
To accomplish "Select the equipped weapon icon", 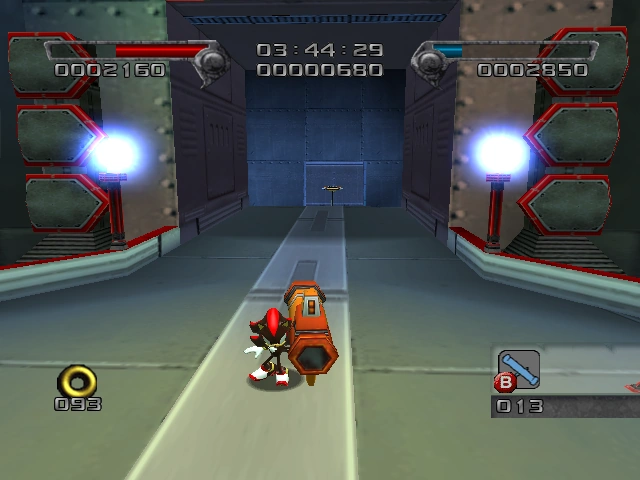I will (x=519, y=367).
